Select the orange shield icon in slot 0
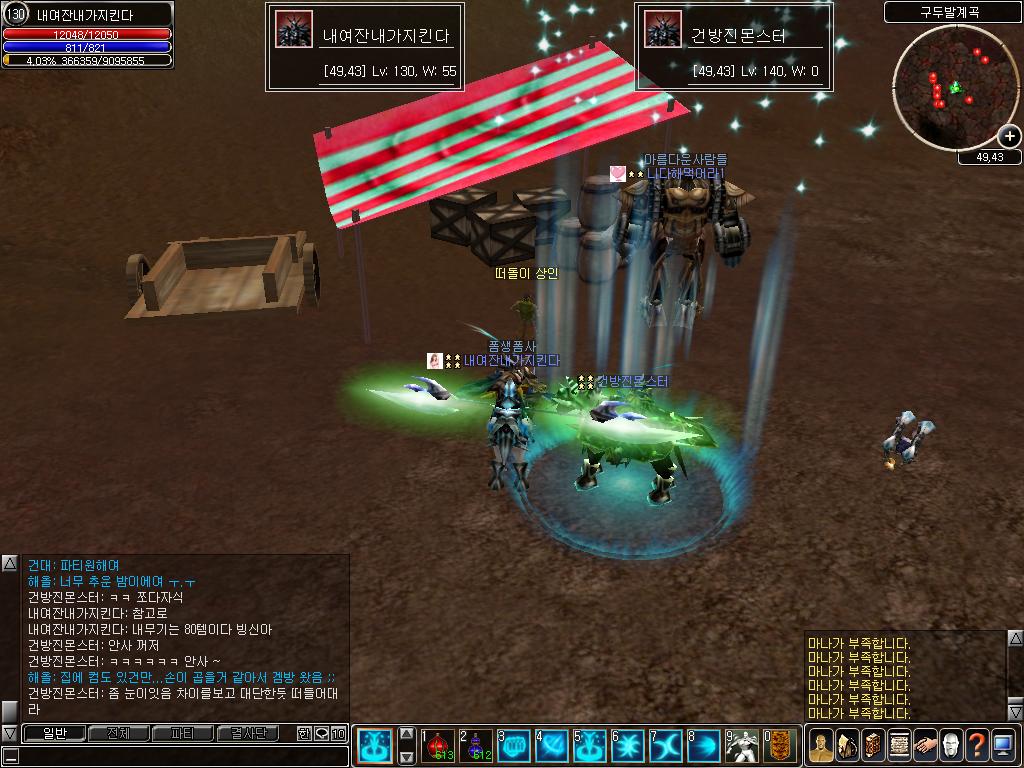Screen dimensions: 1024x768 (780, 746)
